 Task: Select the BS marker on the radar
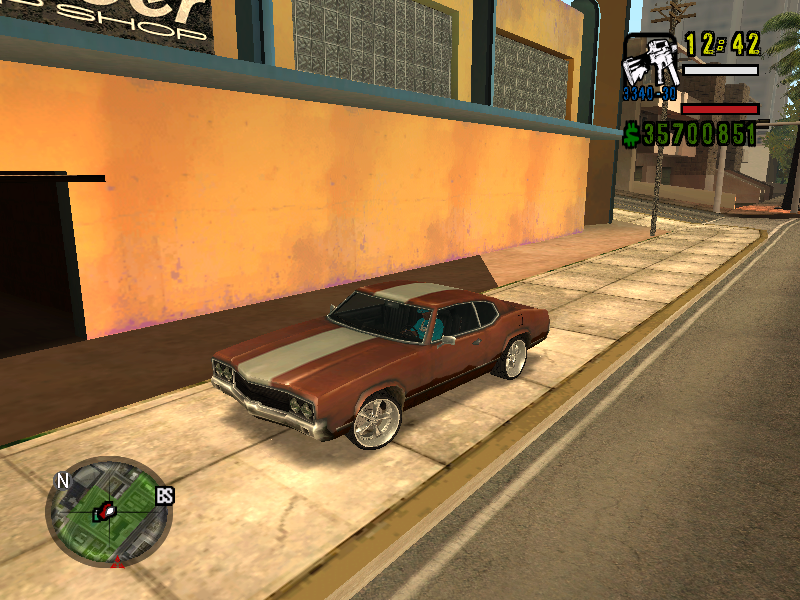tap(165, 495)
